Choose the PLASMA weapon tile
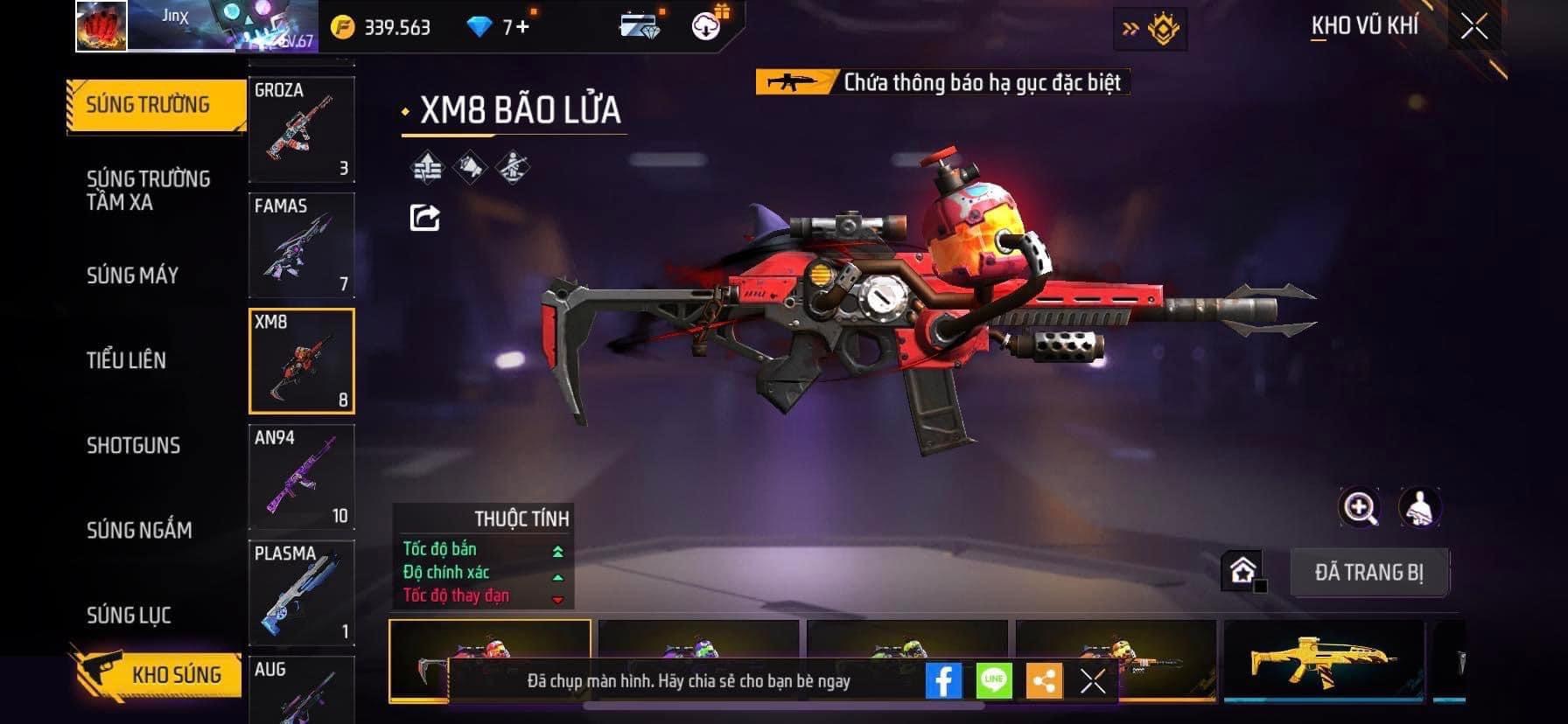The width and height of the screenshot is (1568, 724). point(302,593)
